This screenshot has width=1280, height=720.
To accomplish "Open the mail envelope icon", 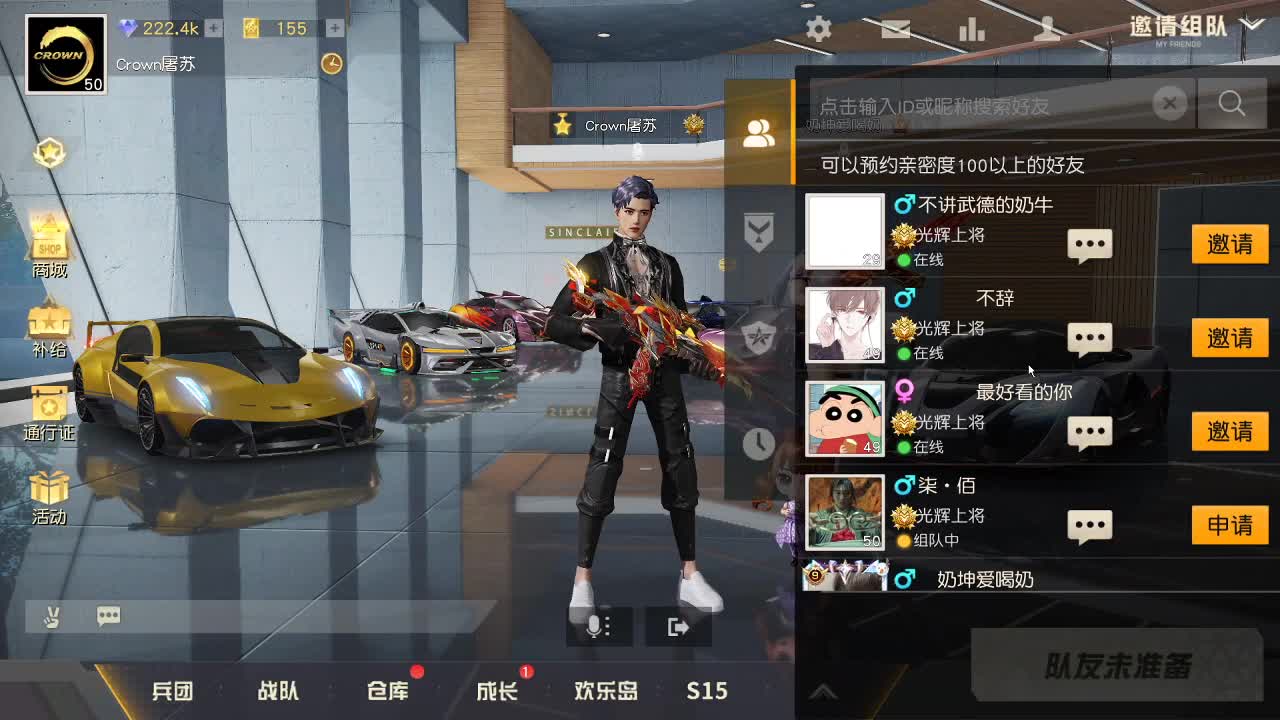I will click(895, 30).
